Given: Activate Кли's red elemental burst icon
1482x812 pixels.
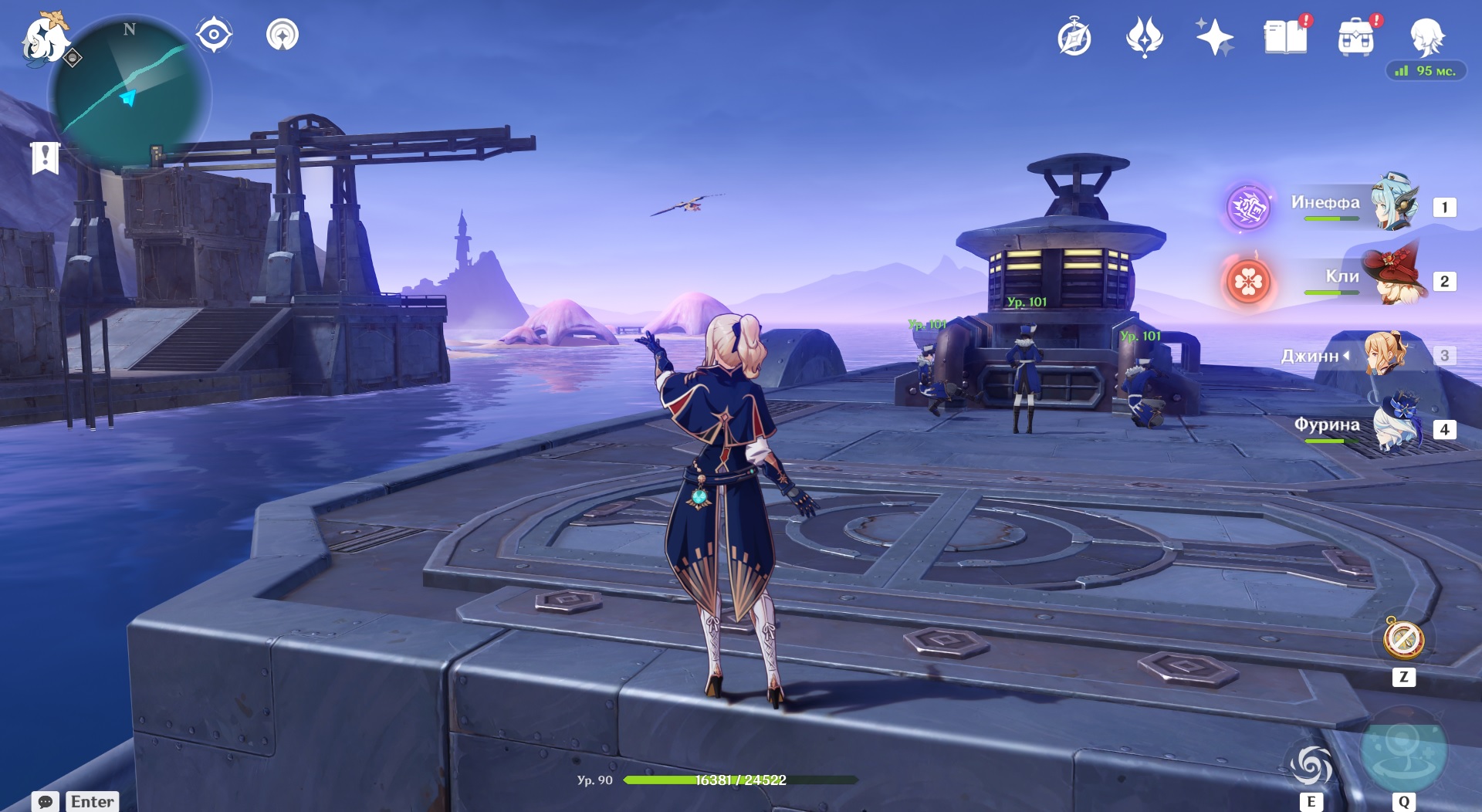Looking at the screenshot, I should pos(1248,282).
